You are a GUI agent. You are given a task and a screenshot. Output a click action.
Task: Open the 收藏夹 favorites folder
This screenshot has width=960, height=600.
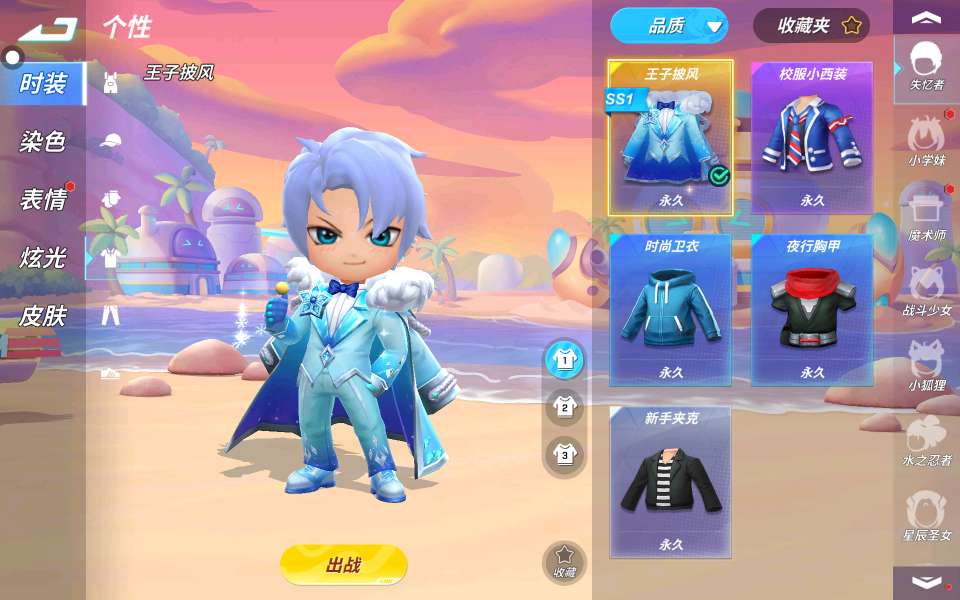811,26
